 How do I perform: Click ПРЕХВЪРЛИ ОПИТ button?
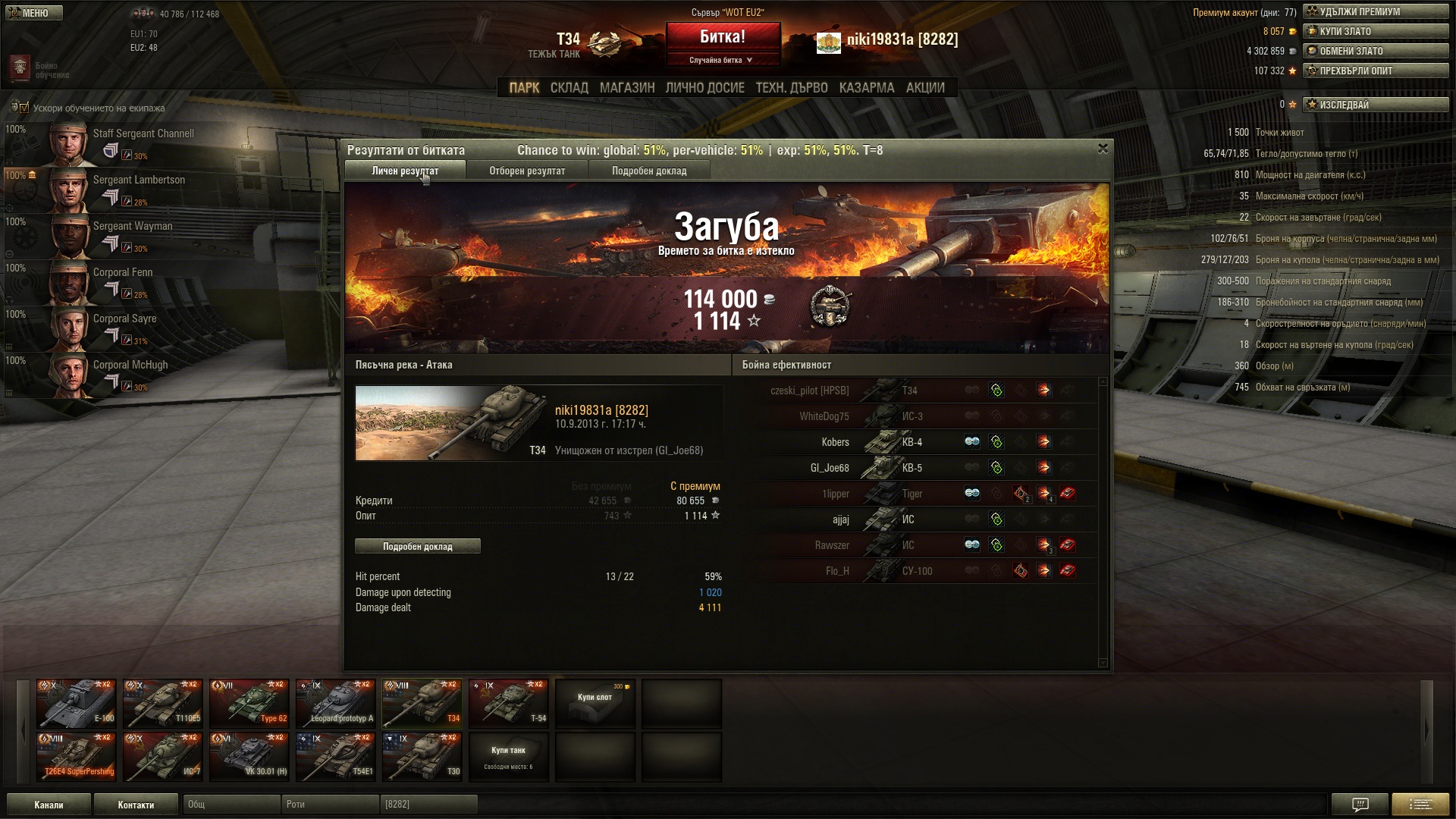pyautogui.click(x=1375, y=71)
